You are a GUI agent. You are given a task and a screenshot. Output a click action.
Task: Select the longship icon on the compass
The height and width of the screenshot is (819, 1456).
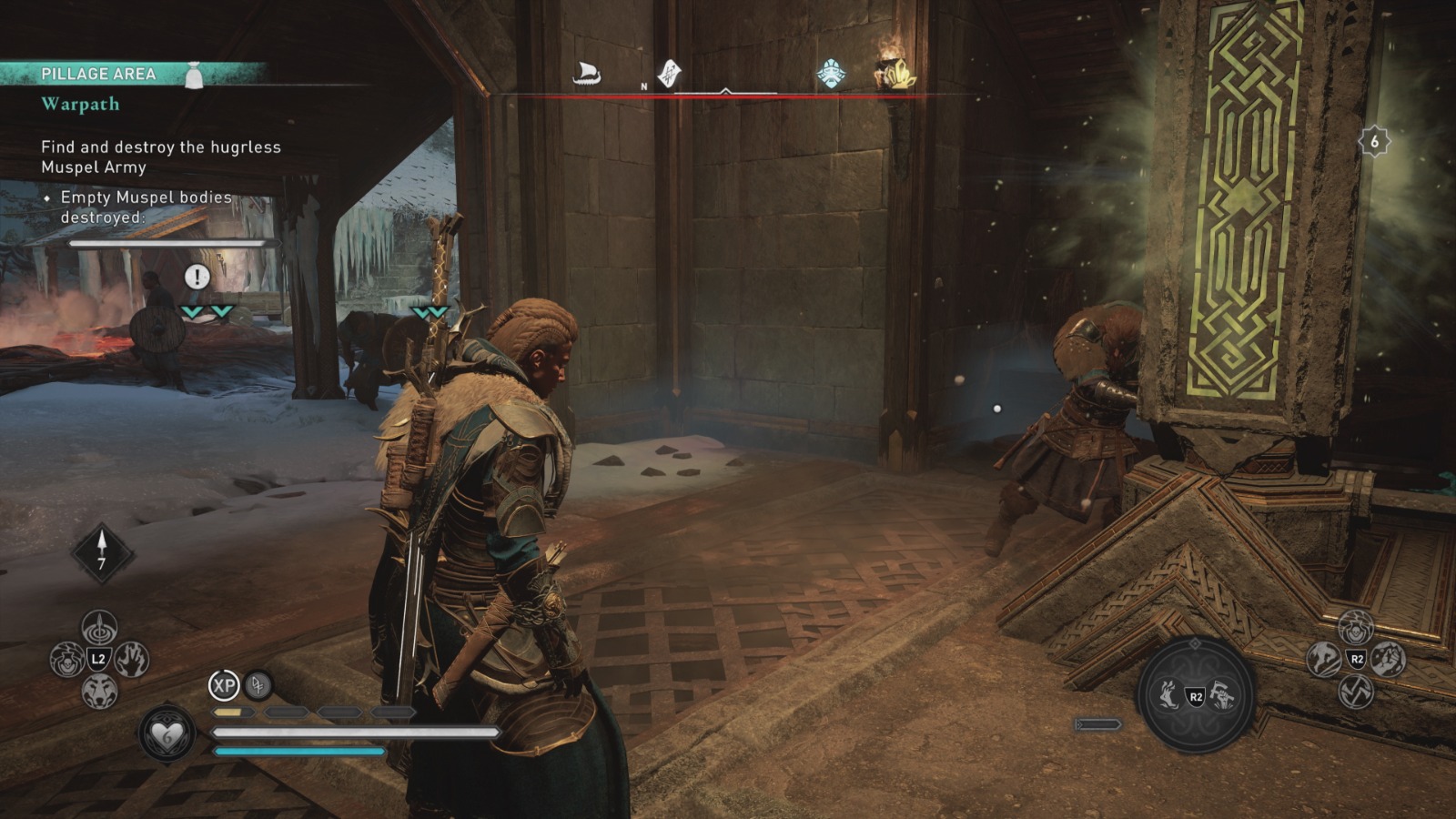[585, 73]
